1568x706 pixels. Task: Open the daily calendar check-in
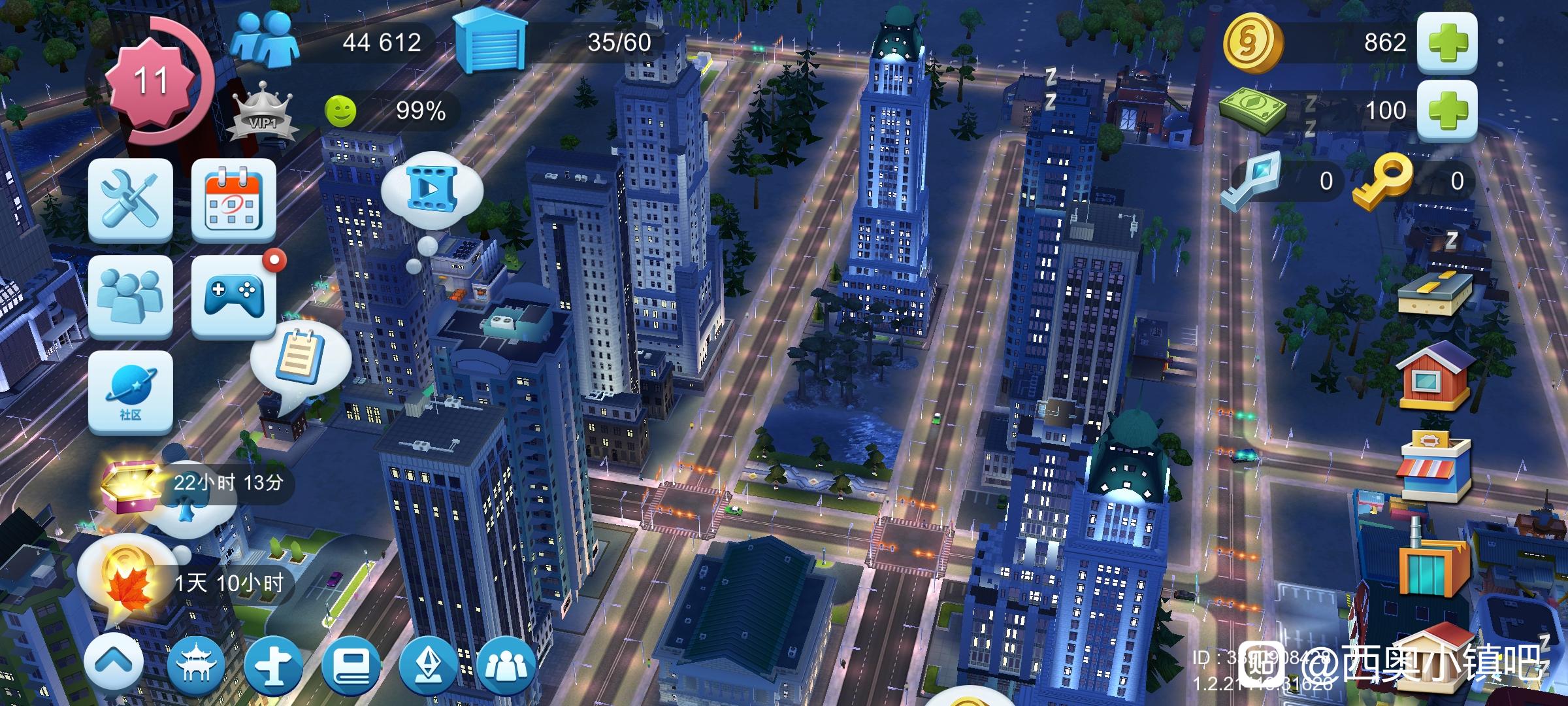click(233, 199)
